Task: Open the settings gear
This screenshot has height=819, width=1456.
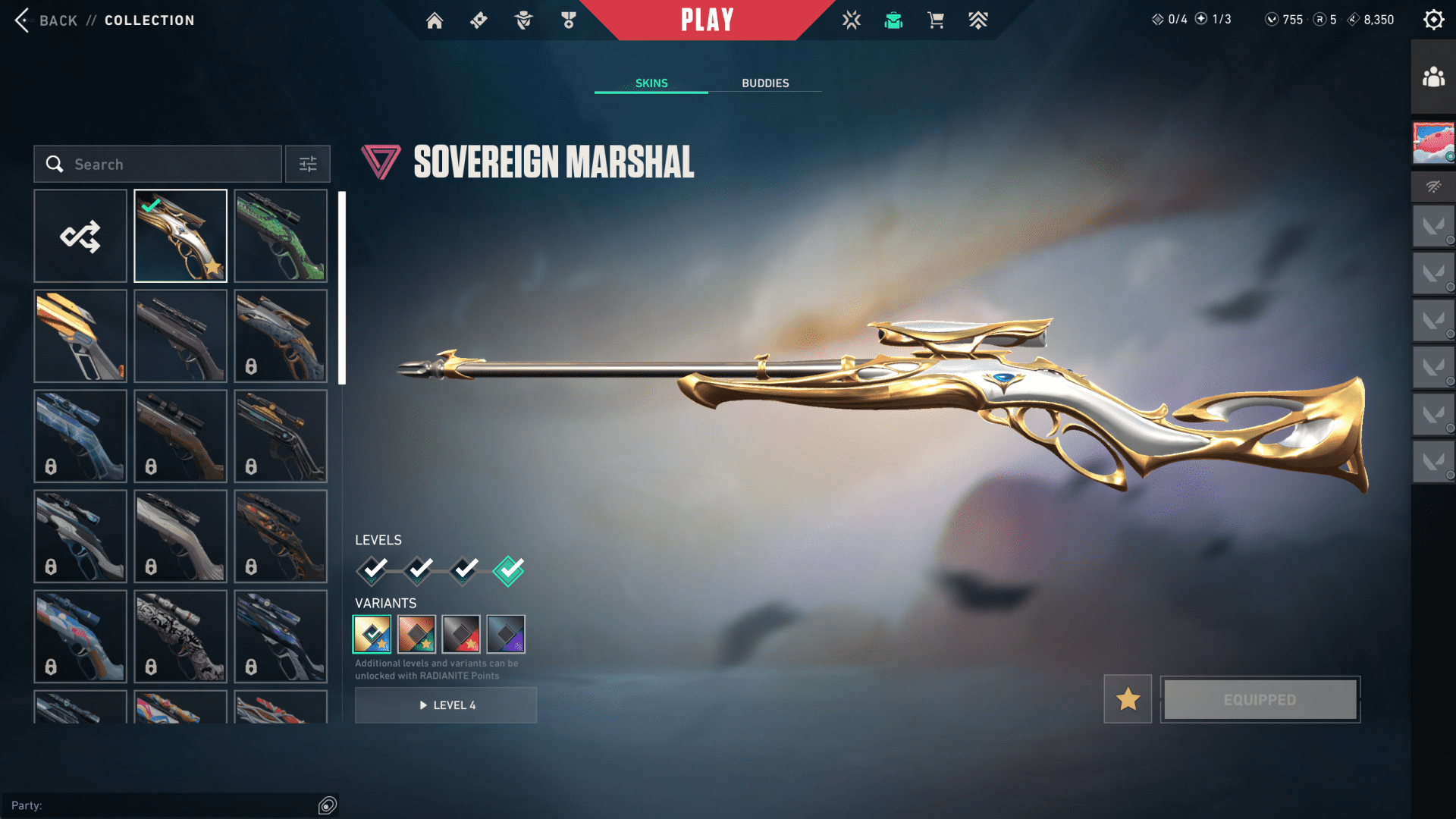Action: click(1433, 20)
